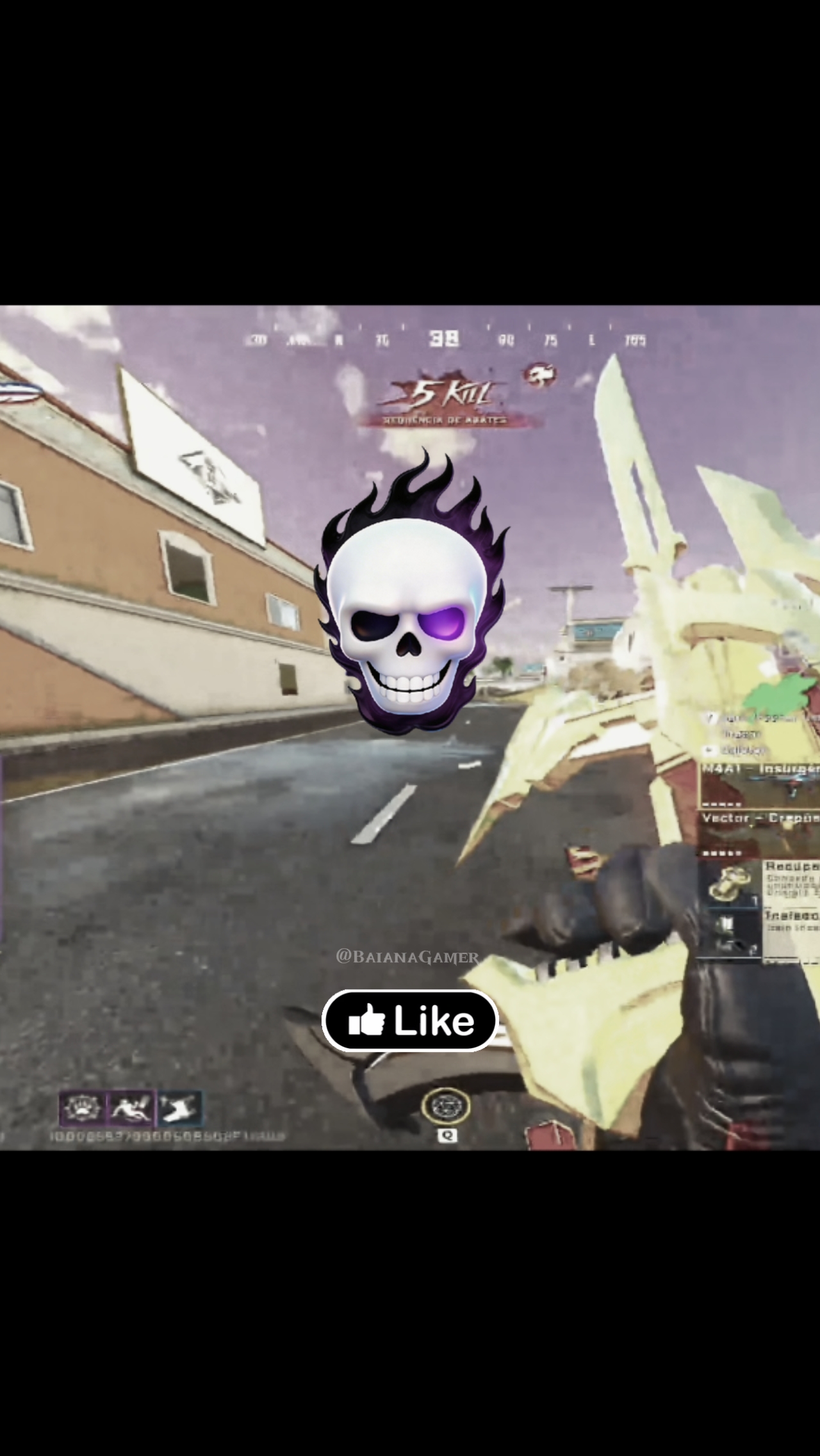Activate the gold-ringed Q ability icon
Viewport: 820px width, 1456px height.
tap(446, 1106)
